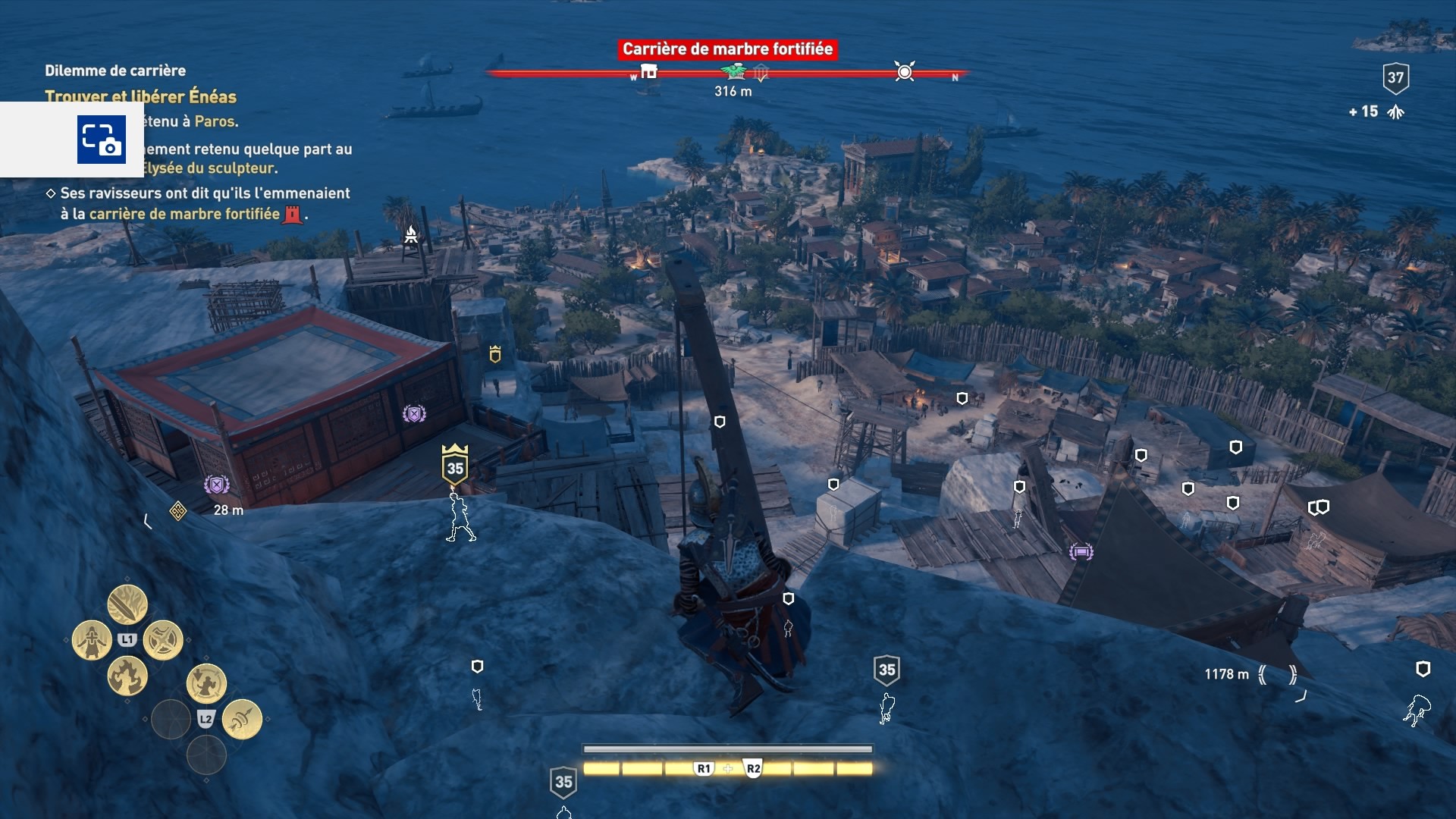Click the shield with crossed spears compass marker
This screenshot has height=819, width=1456.
[761, 73]
